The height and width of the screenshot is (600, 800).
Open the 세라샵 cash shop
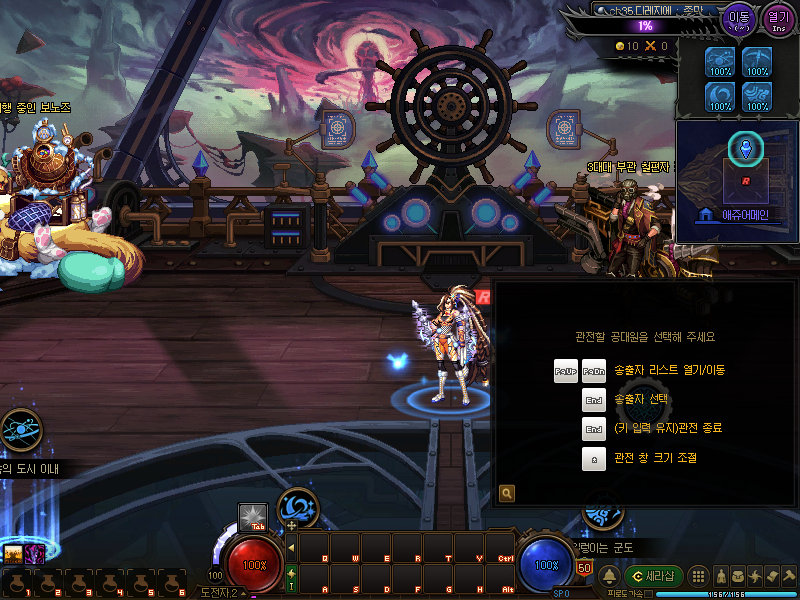coord(653,576)
